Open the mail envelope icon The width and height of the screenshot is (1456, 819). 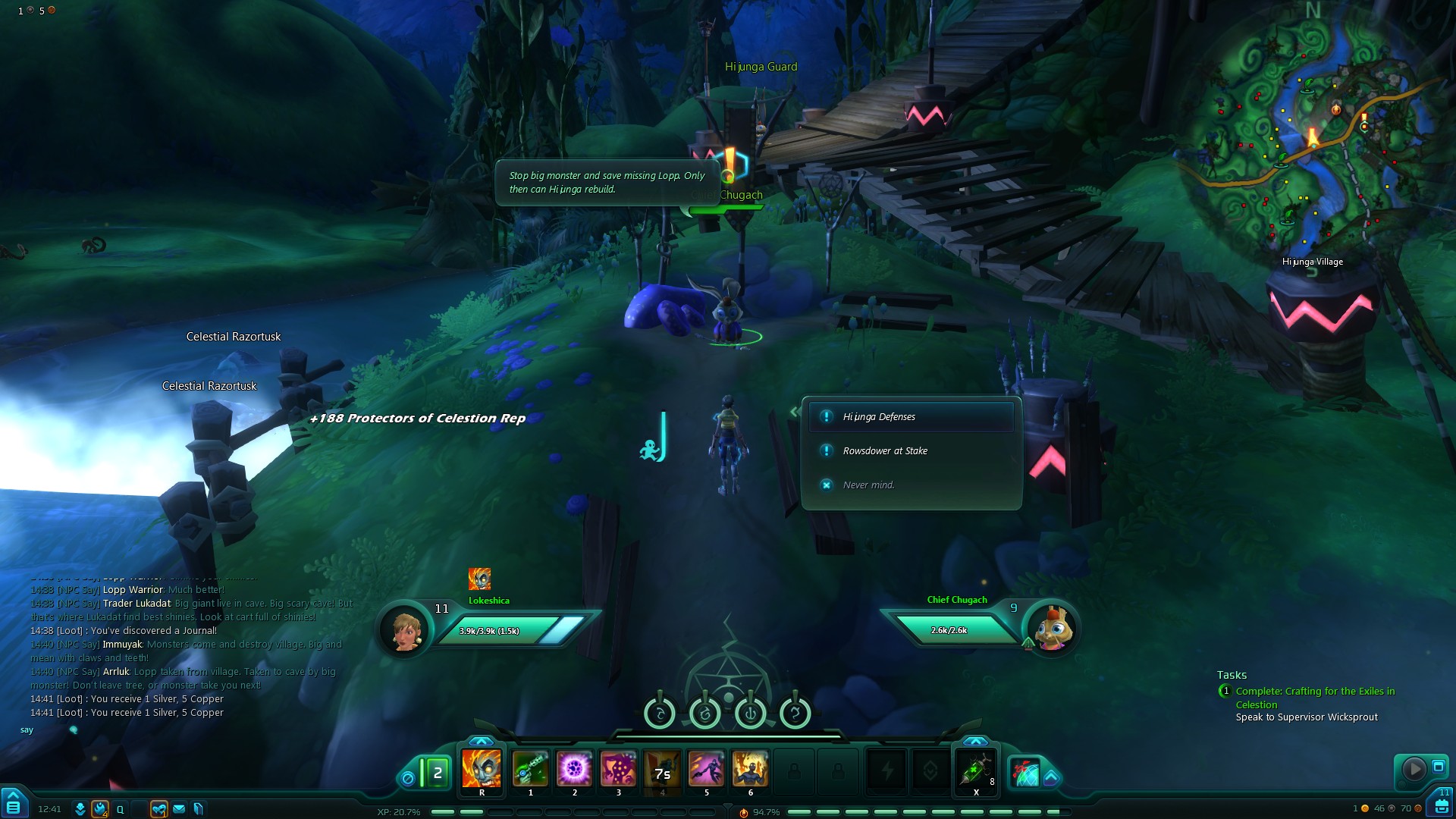179,809
